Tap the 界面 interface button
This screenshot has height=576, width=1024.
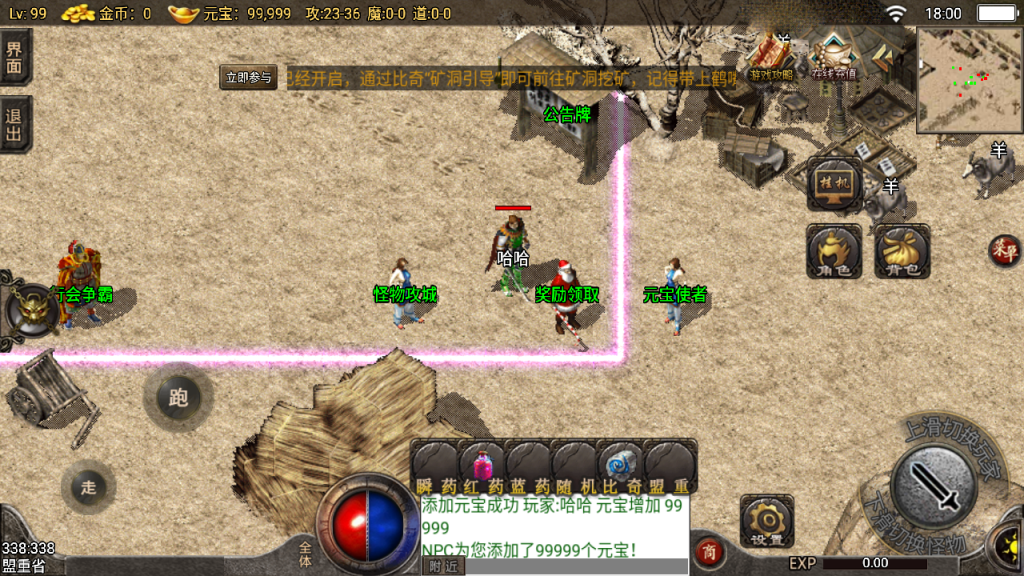point(15,56)
